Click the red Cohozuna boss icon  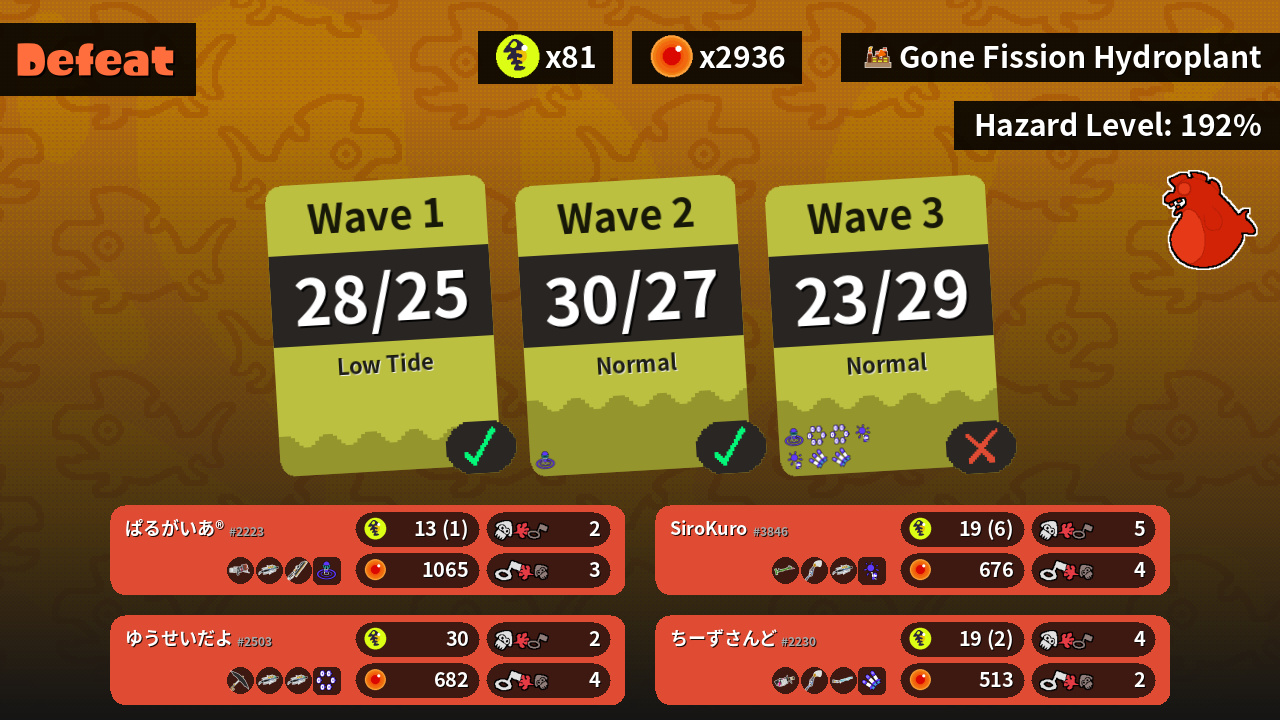coord(1207,220)
